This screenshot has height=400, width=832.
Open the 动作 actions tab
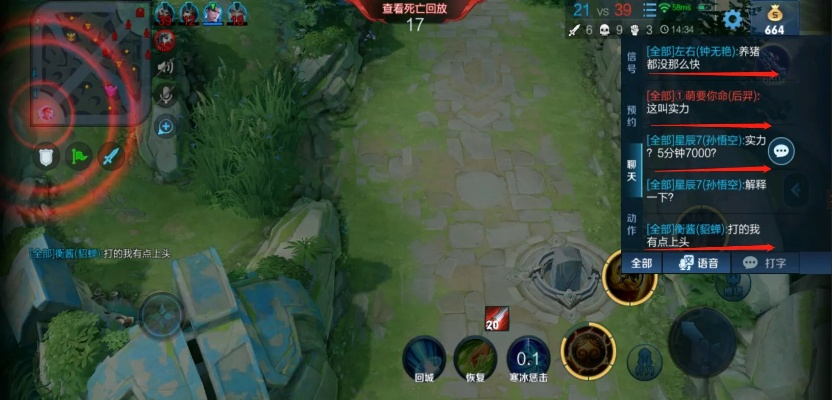click(x=631, y=223)
